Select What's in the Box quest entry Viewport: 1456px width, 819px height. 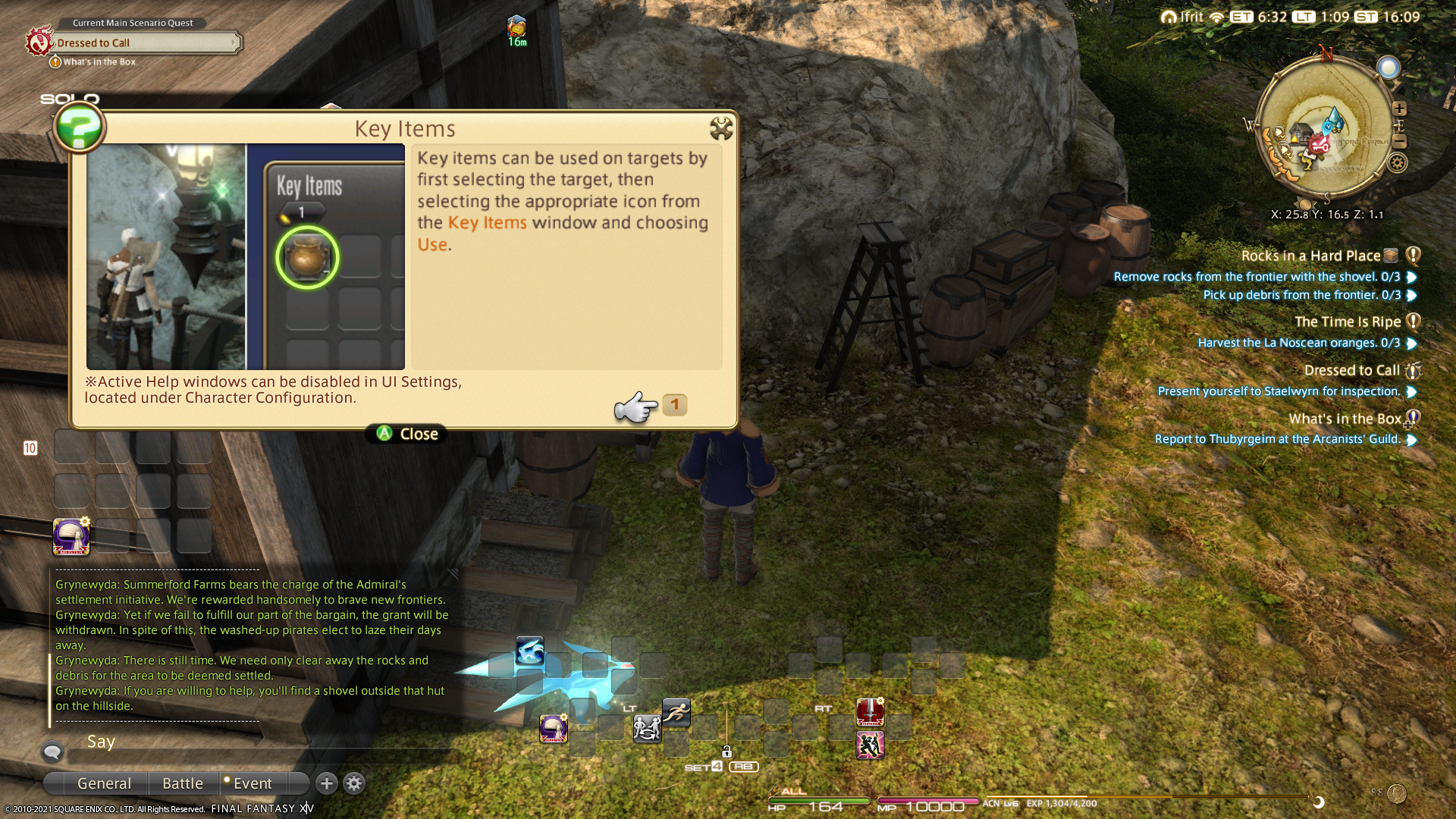click(1345, 419)
